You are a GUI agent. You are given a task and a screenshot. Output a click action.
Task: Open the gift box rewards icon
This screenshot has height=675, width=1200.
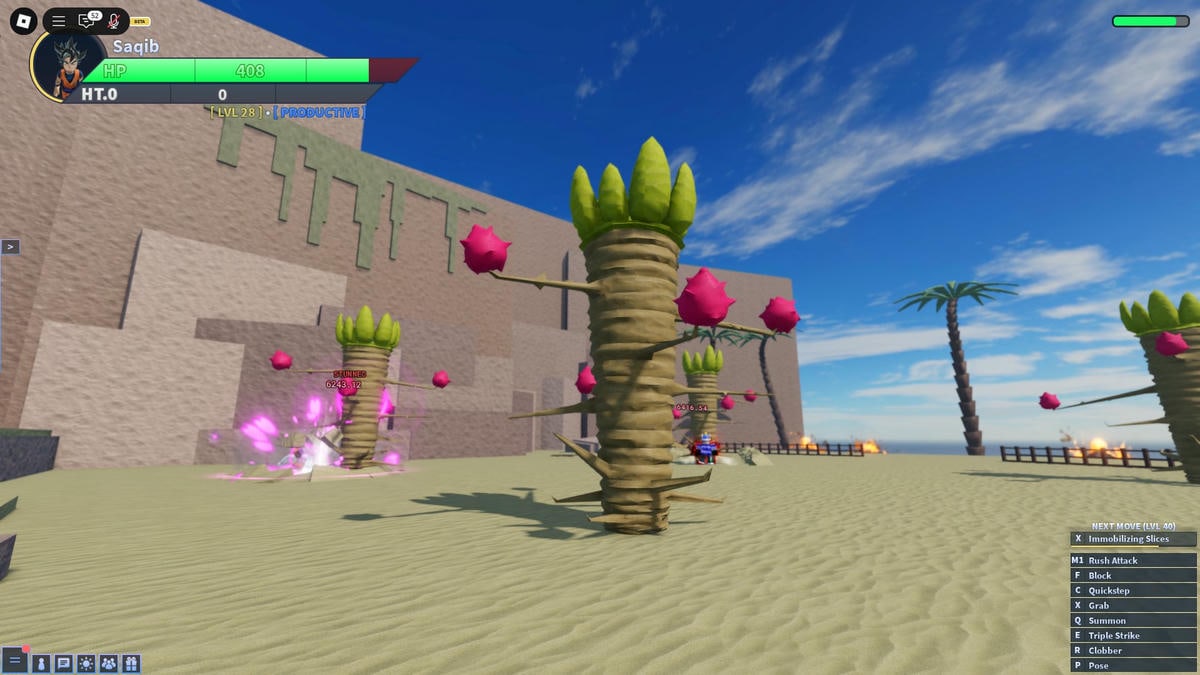[131, 663]
